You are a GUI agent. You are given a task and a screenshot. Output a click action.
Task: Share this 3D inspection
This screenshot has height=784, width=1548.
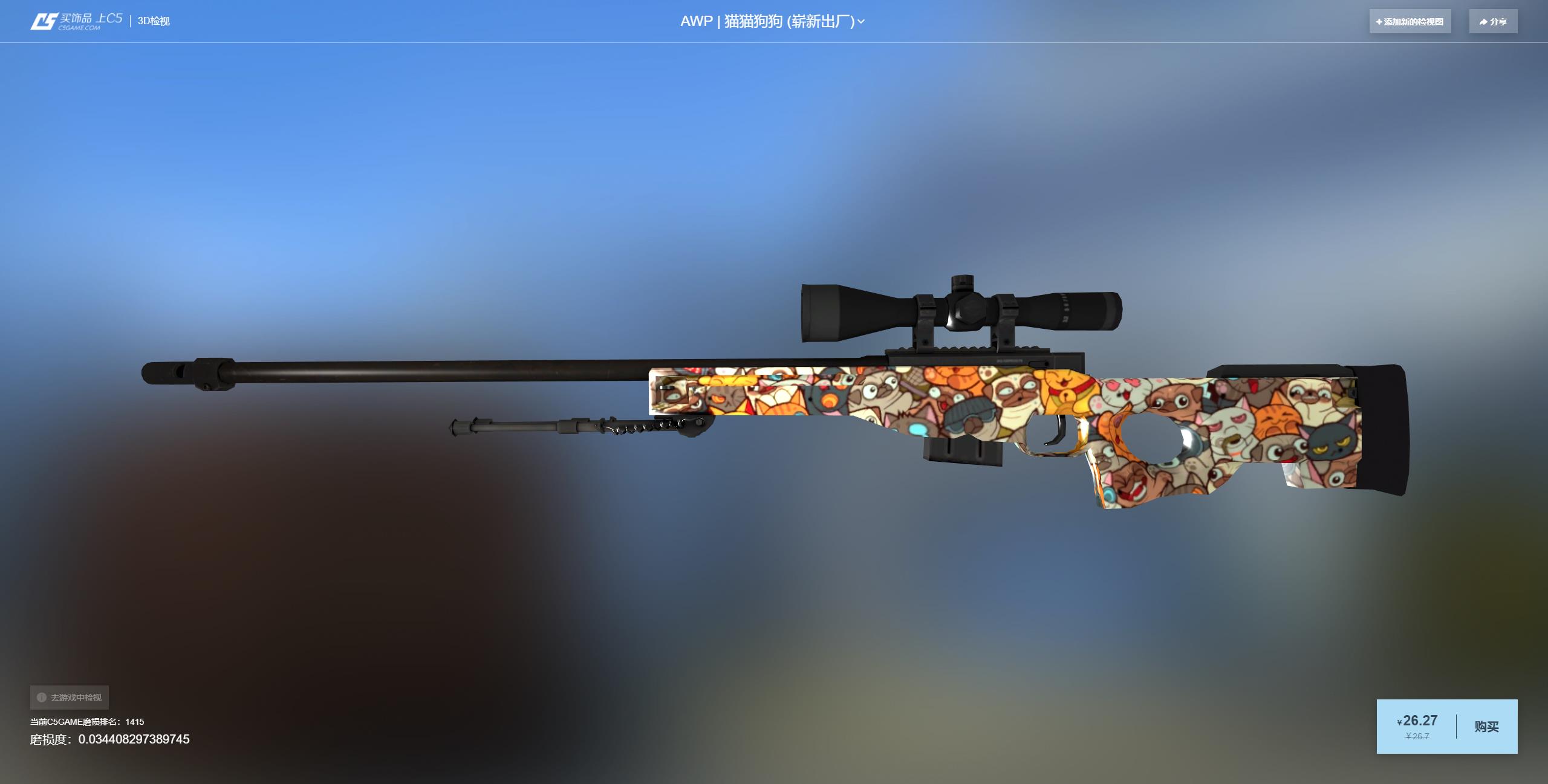tap(1493, 22)
